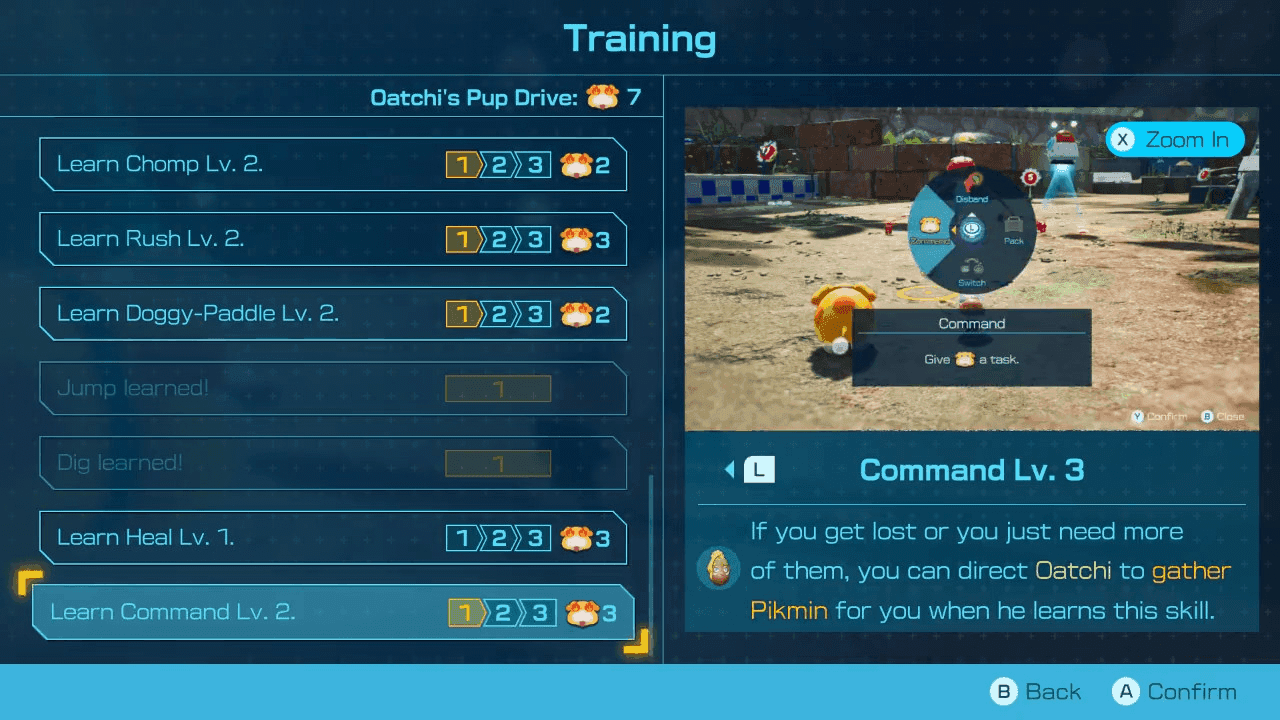Viewport: 1280px width, 720px height.
Task: Click the Disband Pikmin-head icon on the wheel
Action: click(x=971, y=183)
